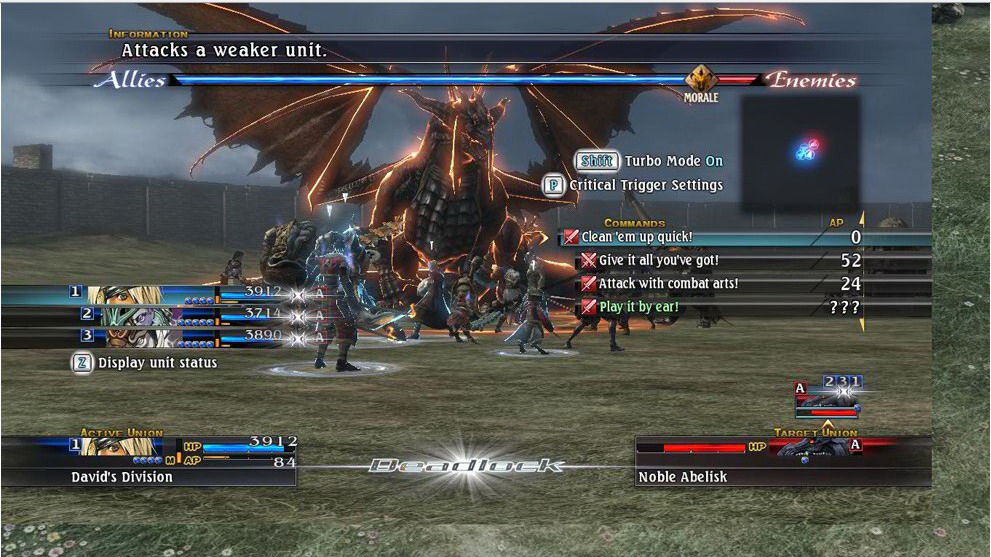Screen dimensions: 991x557
Task: Select union 3 in the union list
Action: point(150,337)
